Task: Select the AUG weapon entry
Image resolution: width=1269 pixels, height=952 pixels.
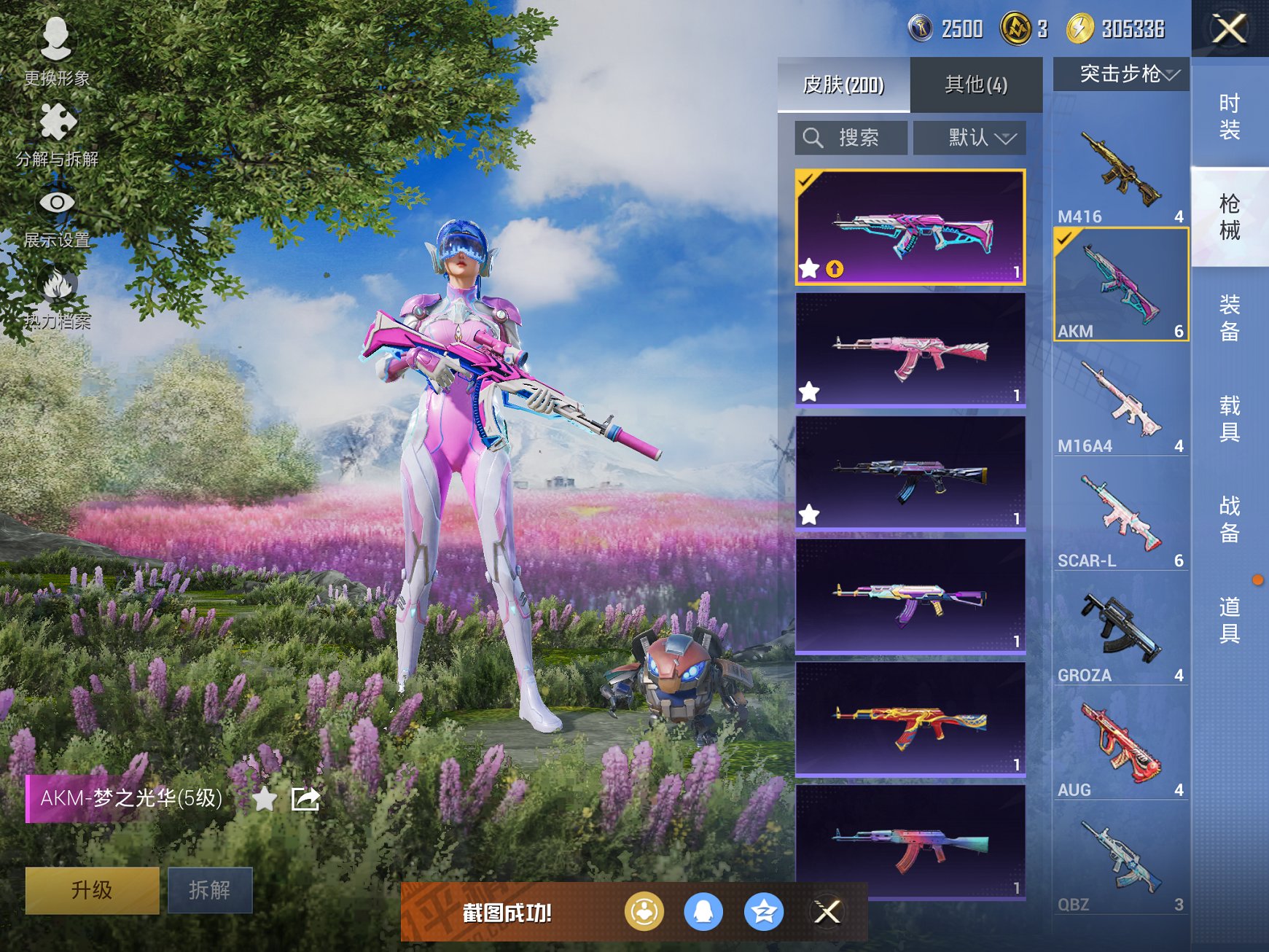Action: click(x=1120, y=749)
